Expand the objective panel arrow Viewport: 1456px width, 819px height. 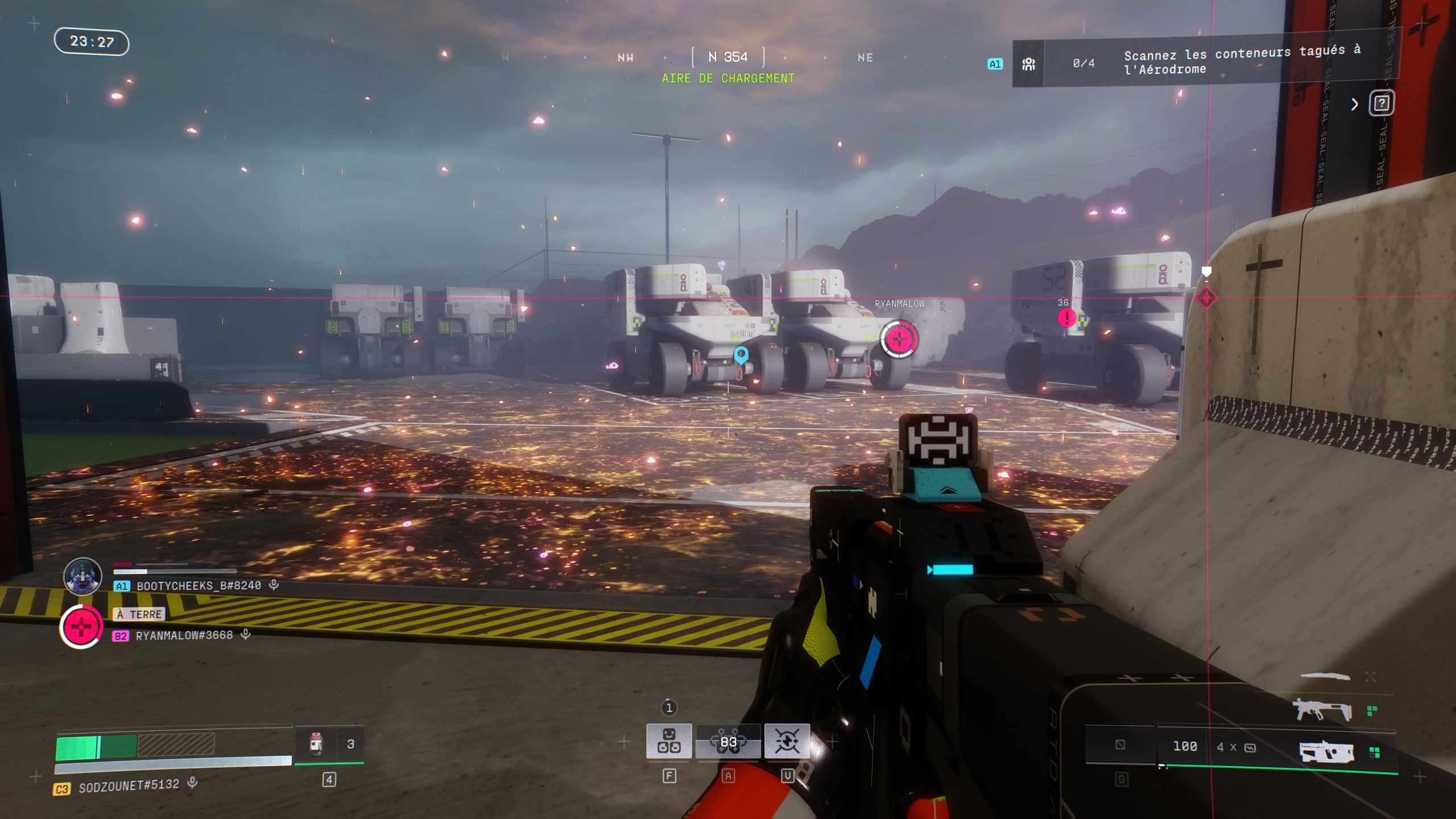pos(1355,104)
